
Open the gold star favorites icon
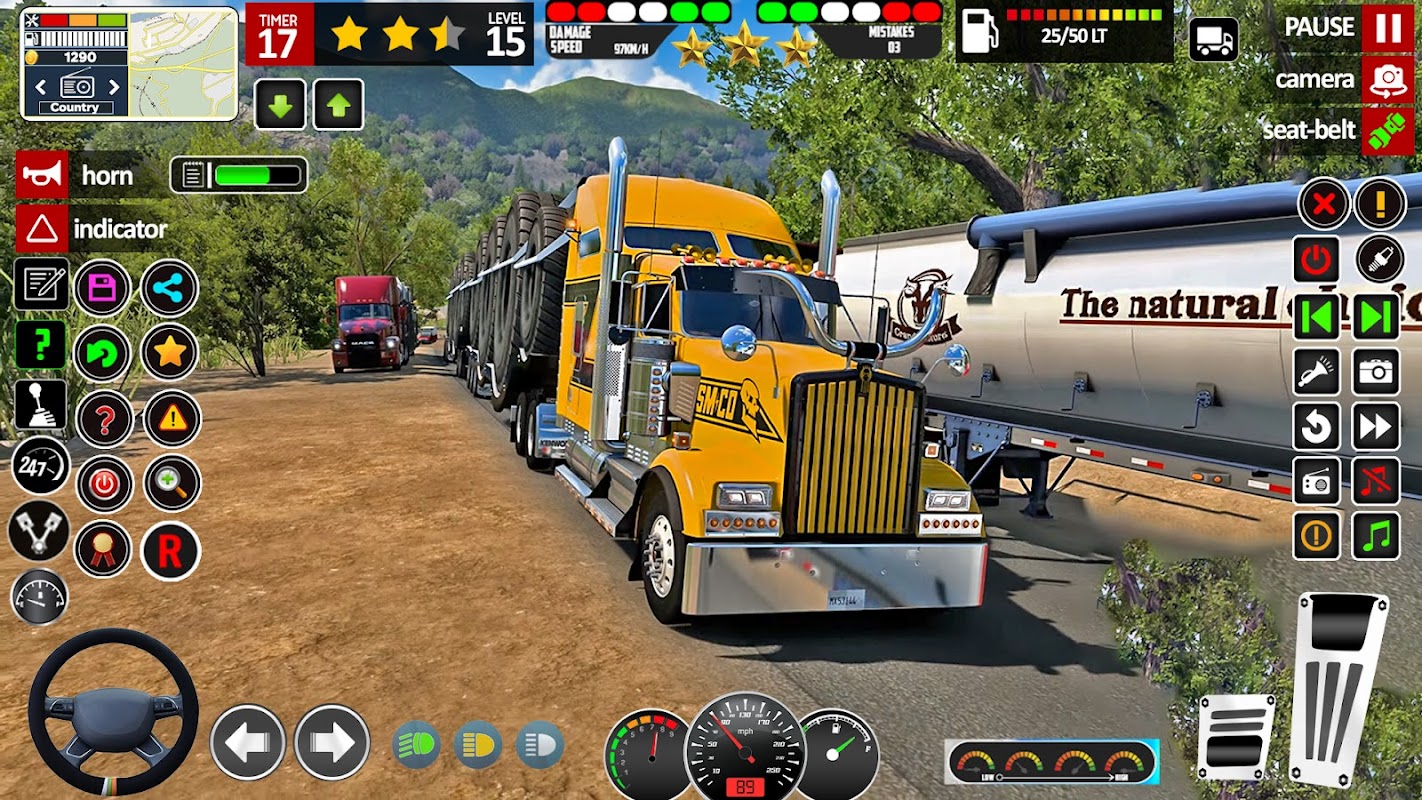pos(169,351)
